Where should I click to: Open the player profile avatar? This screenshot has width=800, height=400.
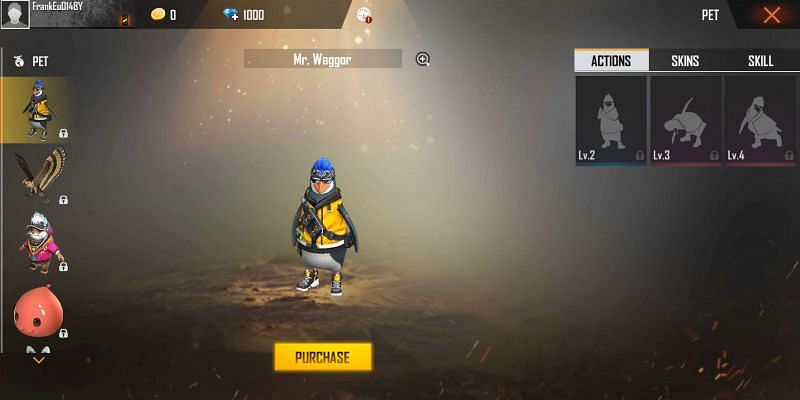pyautogui.click(x=15, y=15)
